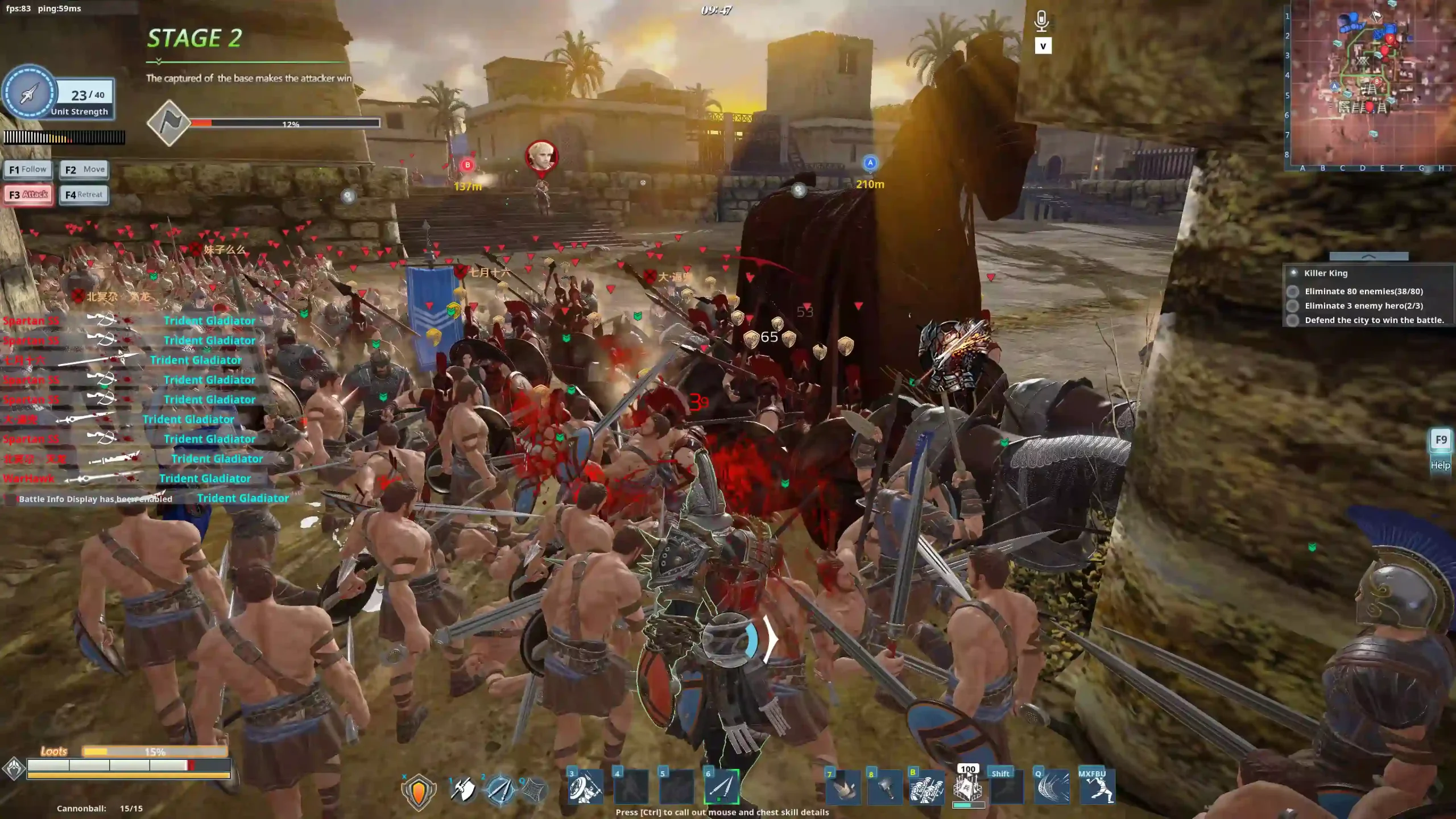The height and width of the screenshot is (819, 1456).
Task: Deploy the supply flag with 100 counter
Action: click(967, 788)
